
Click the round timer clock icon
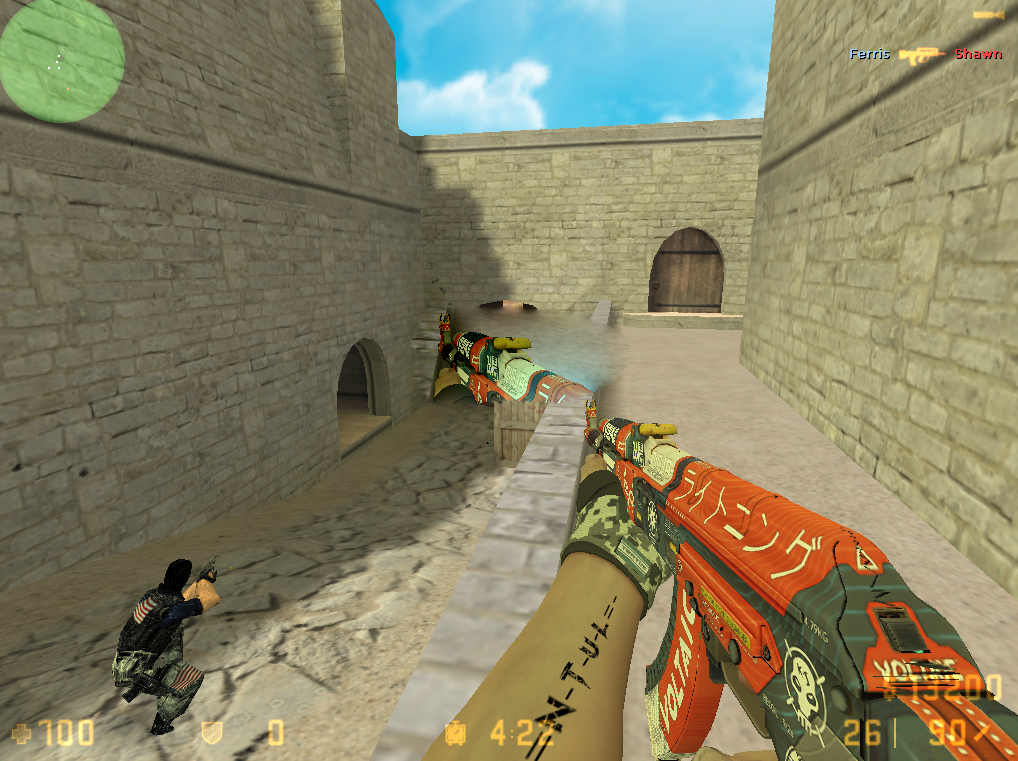coord(456,735)
